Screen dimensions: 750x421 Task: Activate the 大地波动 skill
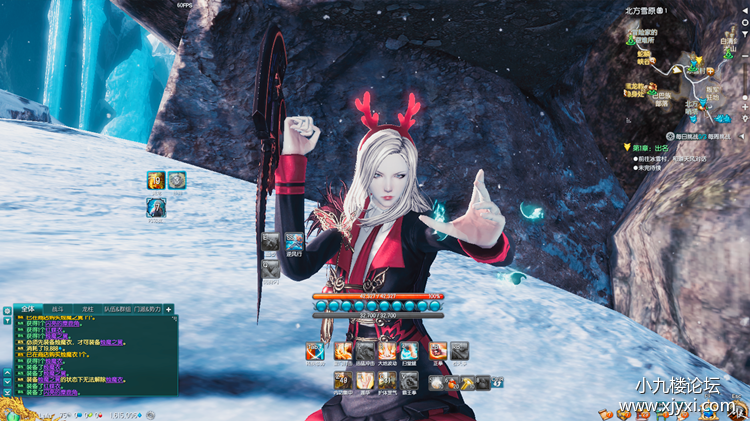(x=386, y=351)
